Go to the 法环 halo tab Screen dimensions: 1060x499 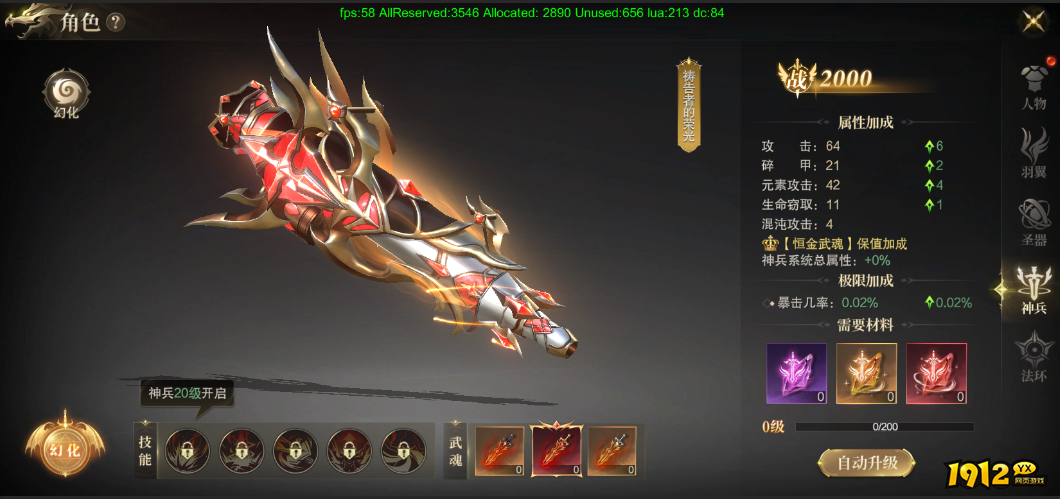1033,359
